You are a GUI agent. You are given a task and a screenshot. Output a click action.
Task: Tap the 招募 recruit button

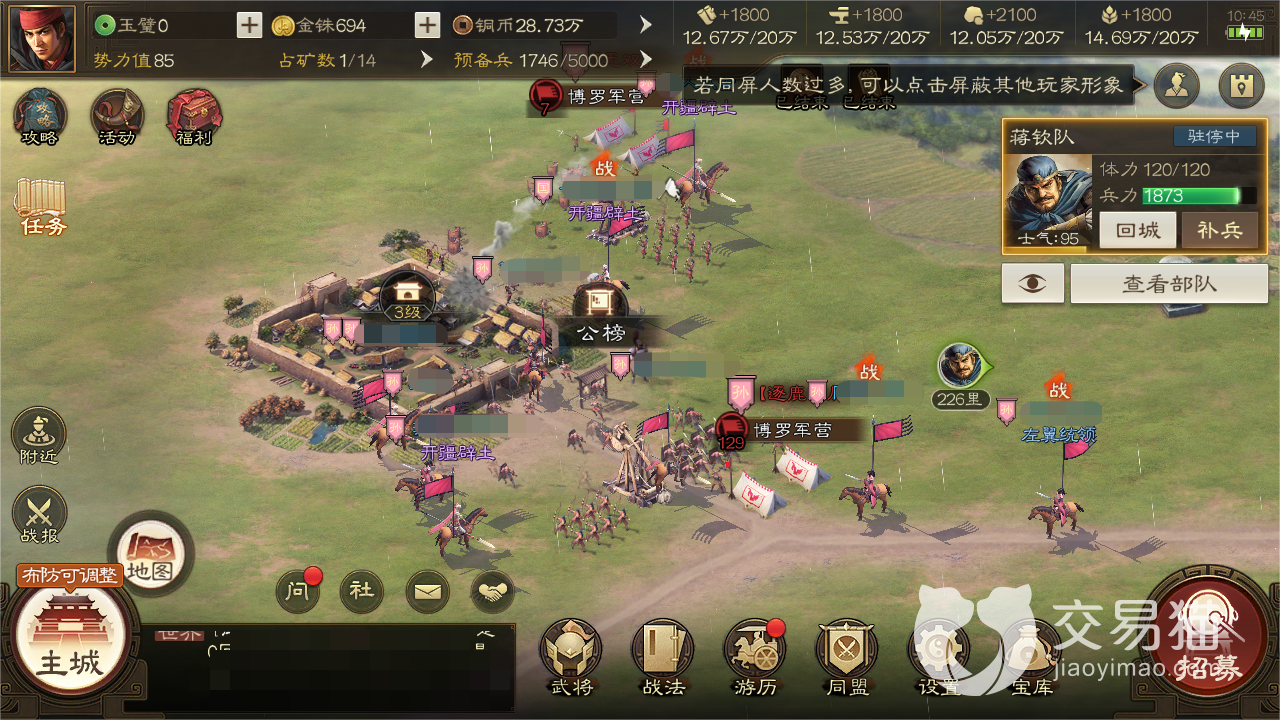point(1208,640)
